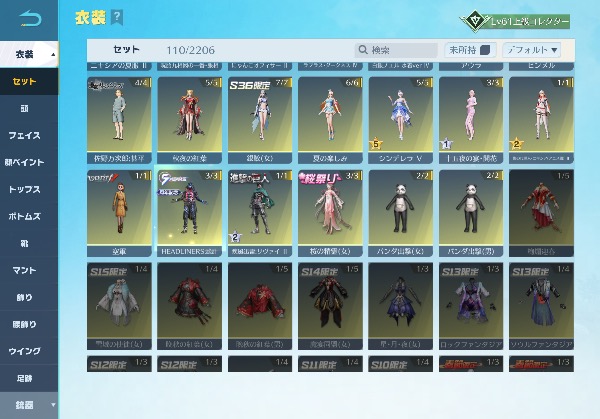The image size is (600, 419).
Task: Toggle the 未所持 checkbox filter
Action: [485, 49]
